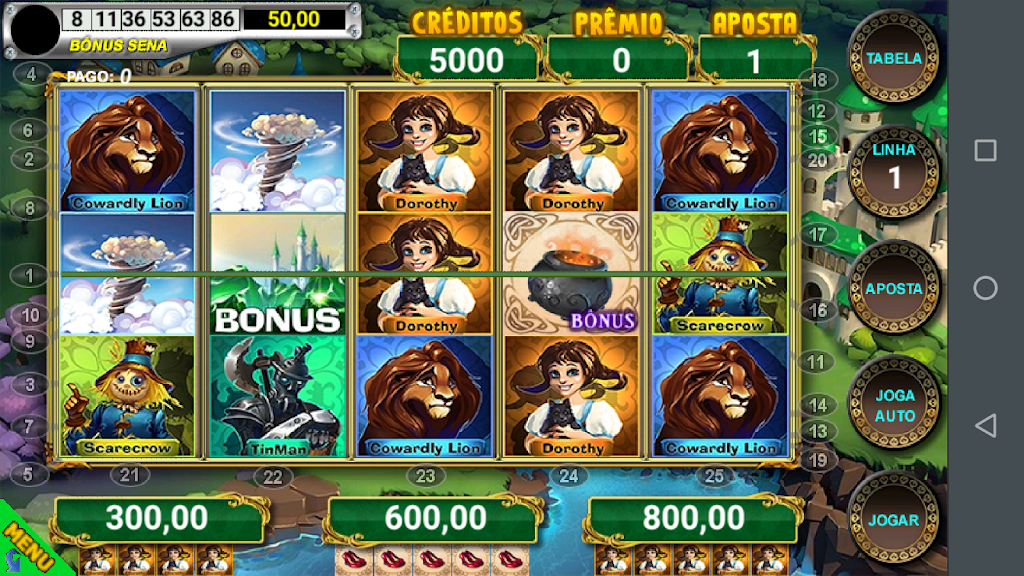
Task: Open the green MENU corner button
Action: click(22, 546)
